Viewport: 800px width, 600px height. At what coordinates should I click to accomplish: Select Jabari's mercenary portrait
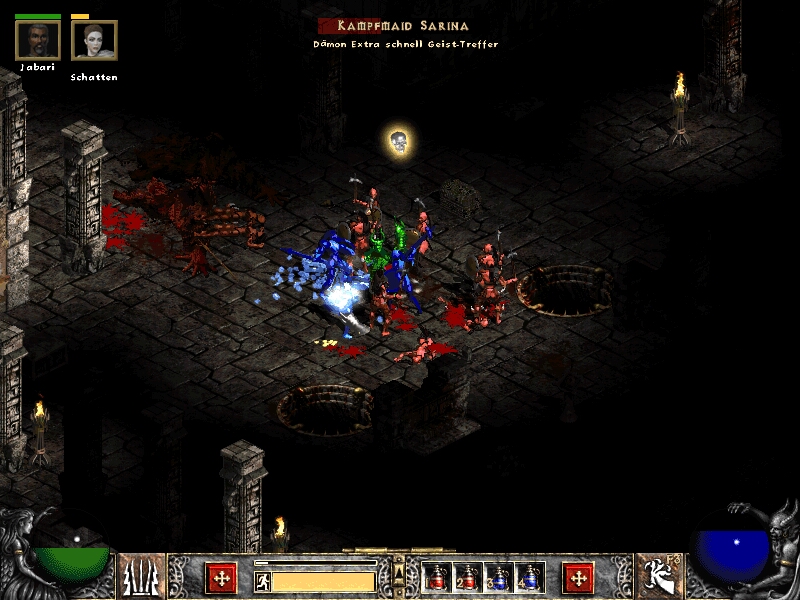[x=38, y=40]
